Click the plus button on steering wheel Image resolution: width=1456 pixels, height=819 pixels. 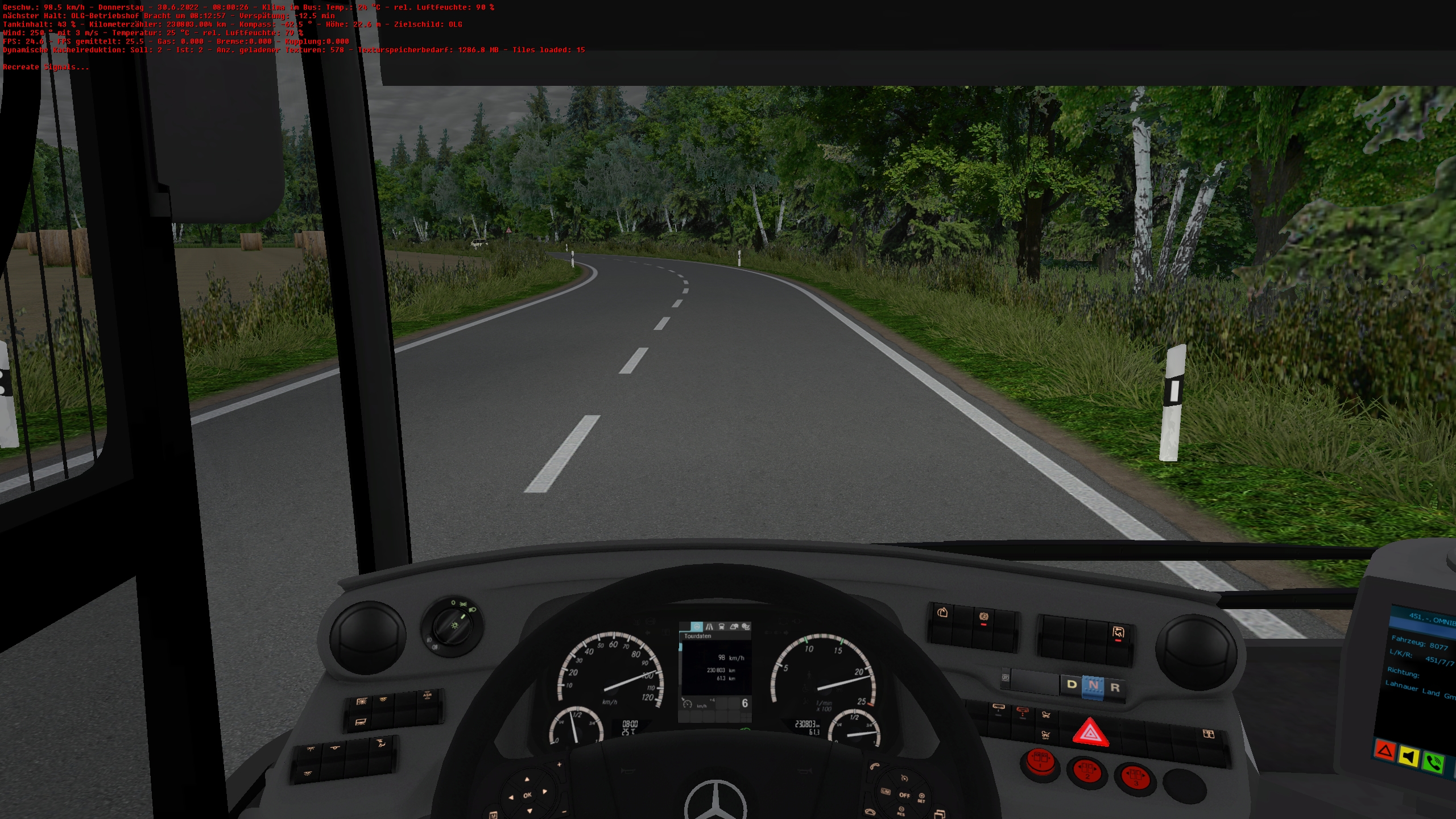tap(559, 764)
